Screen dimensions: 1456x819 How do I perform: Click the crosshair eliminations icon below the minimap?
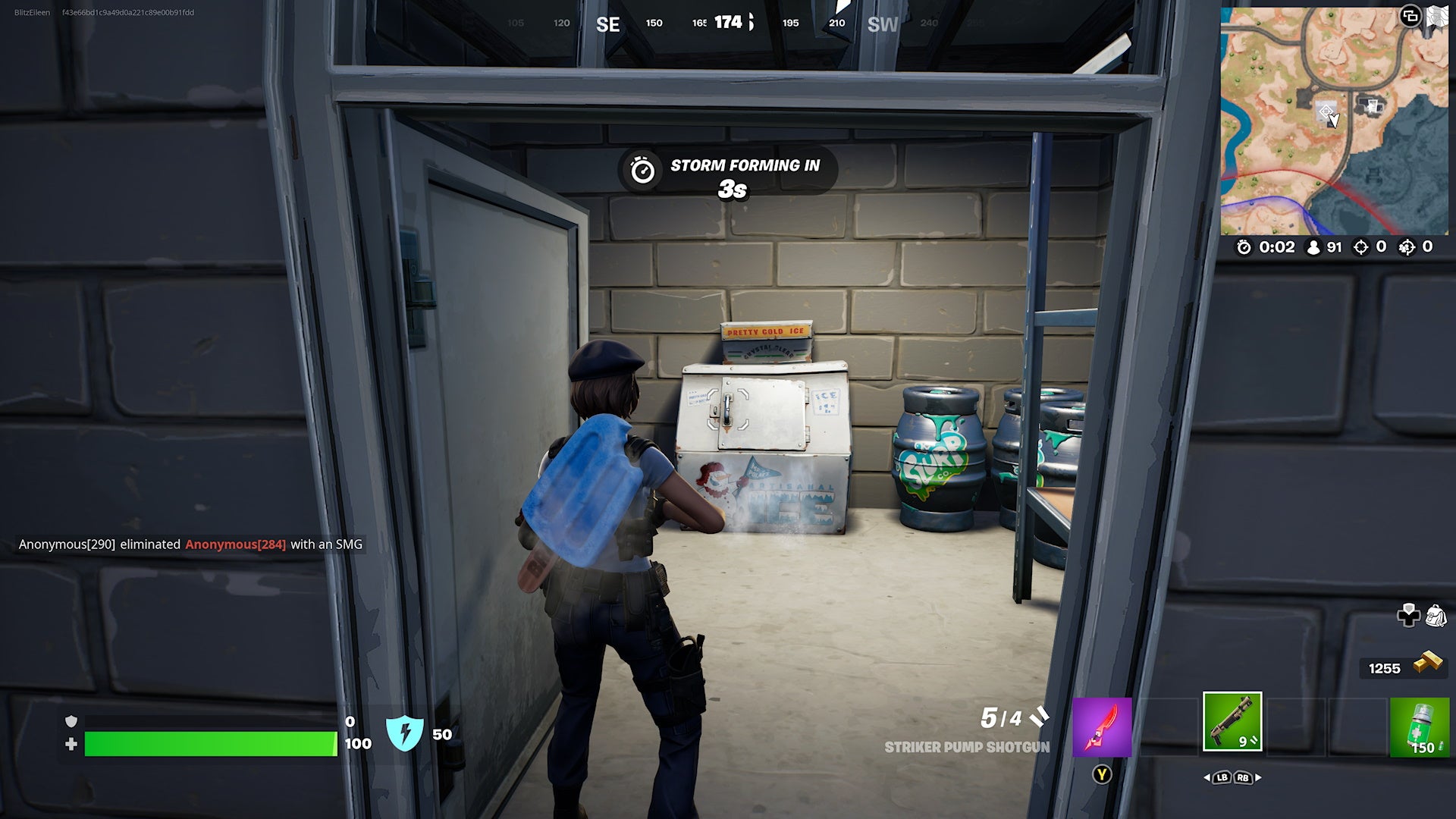point(1361,247)
